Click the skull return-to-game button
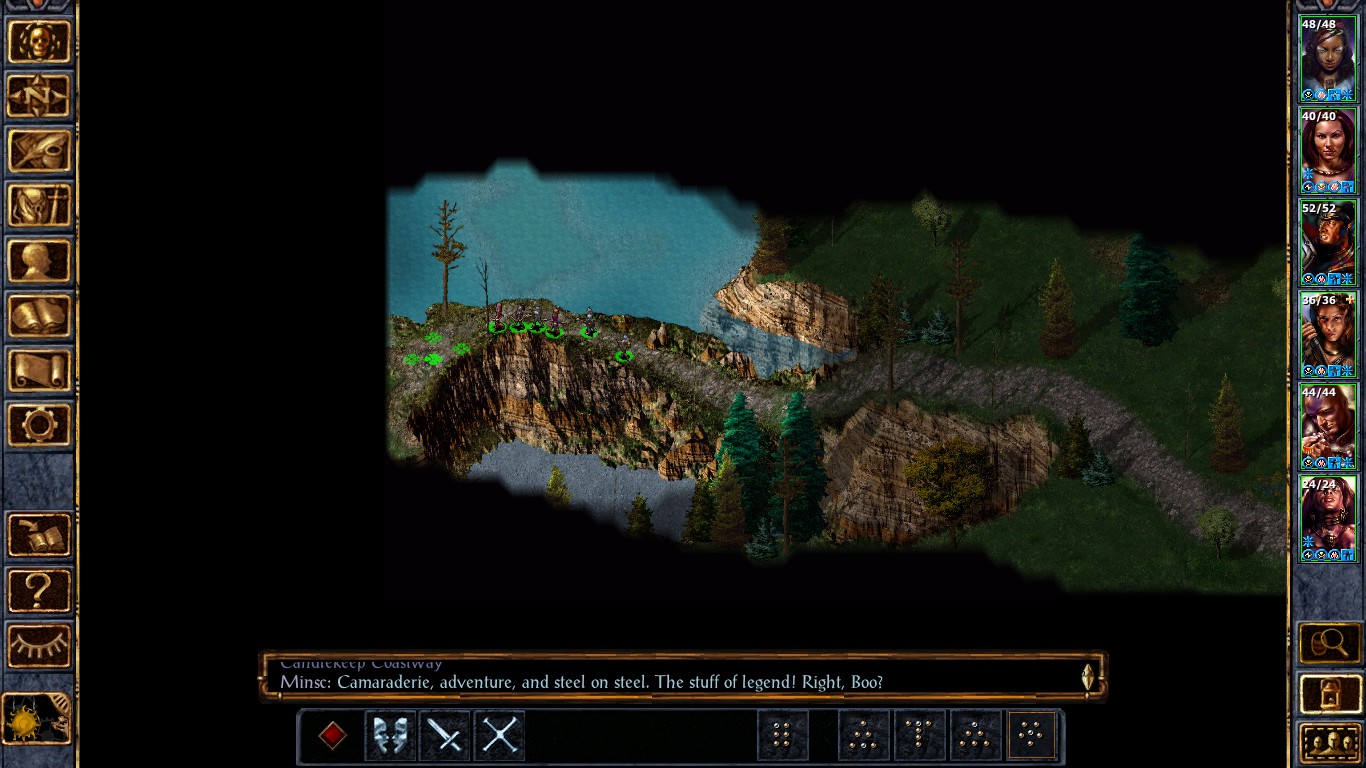 (x=39, y=42)
